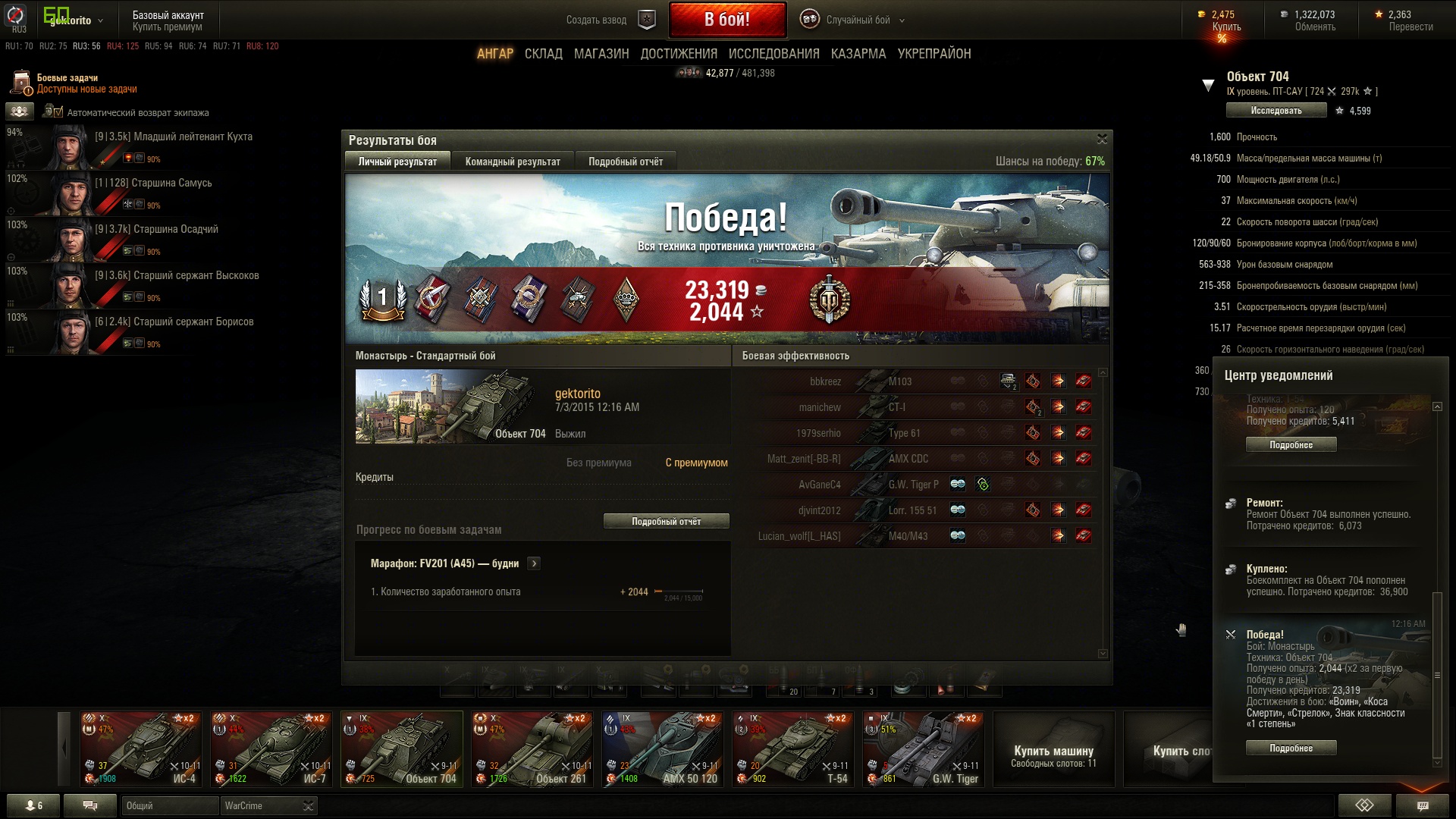Go to the МАГАЗИН section
1456x819 pixels.
click(x=601, y=54)
